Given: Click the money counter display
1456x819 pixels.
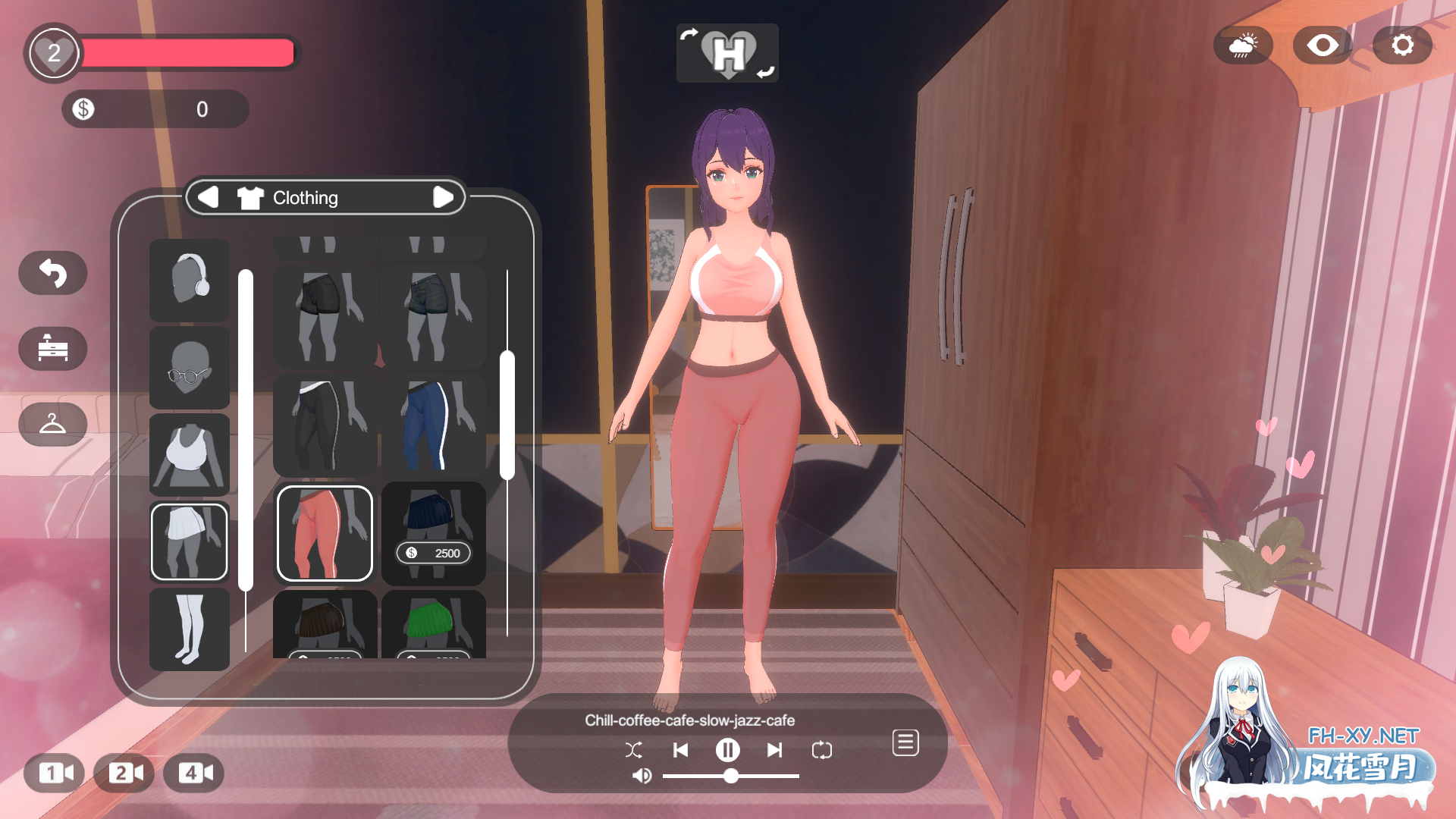Looking at the screenshot, I should coord(155,108).
